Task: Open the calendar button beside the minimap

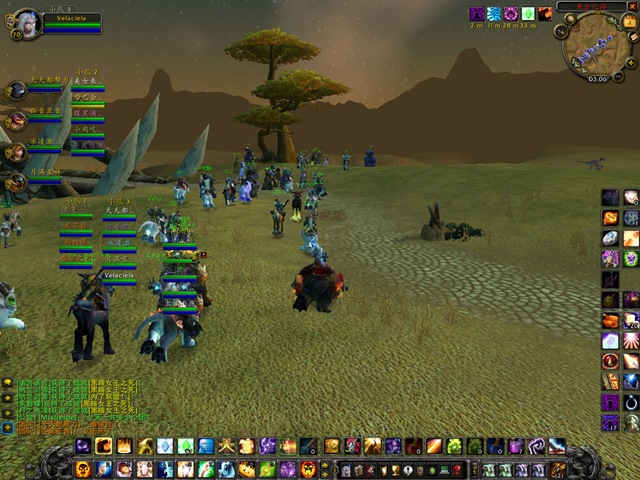Action: (x=630, y=22)
